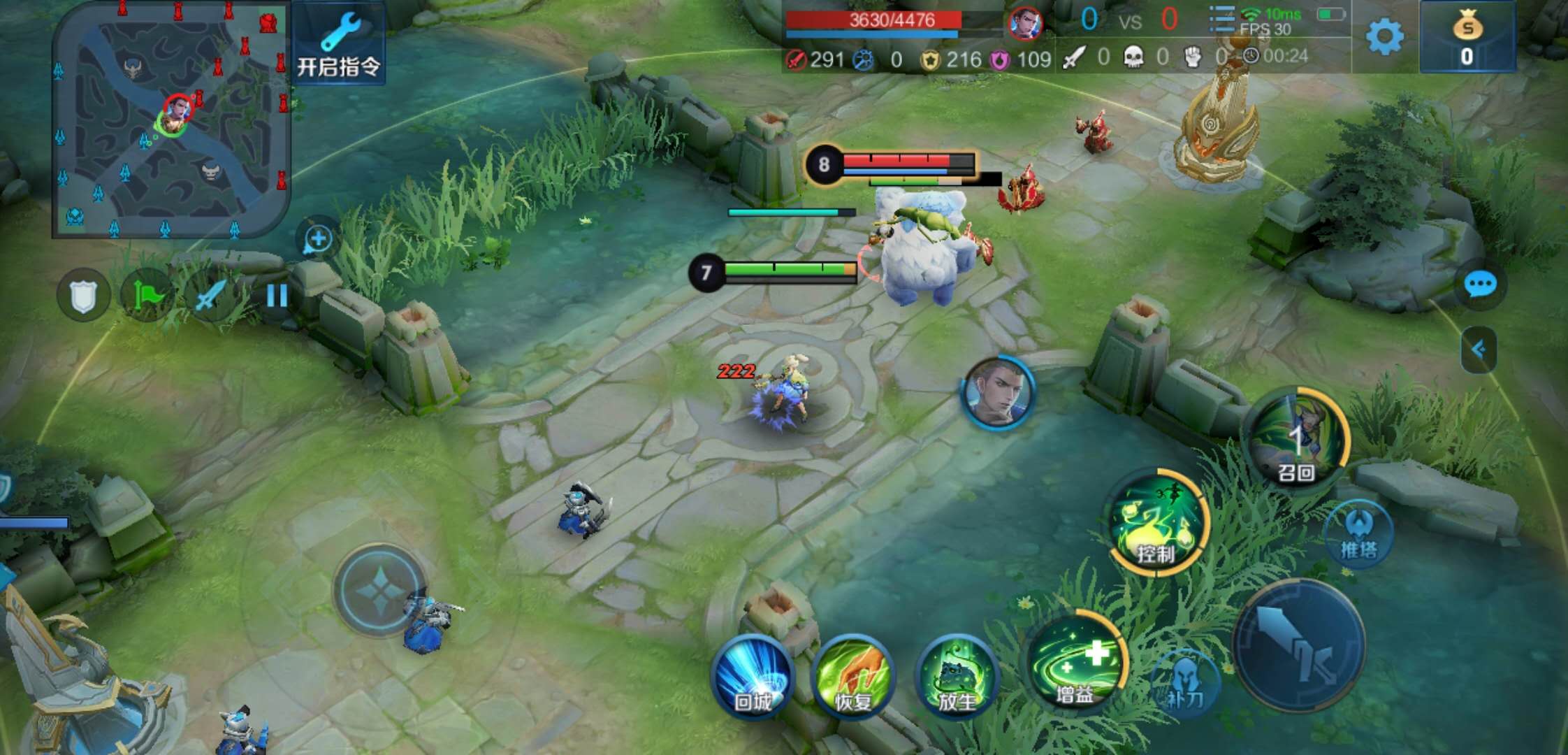Choose the green flag rally command

tap(147, 296)
